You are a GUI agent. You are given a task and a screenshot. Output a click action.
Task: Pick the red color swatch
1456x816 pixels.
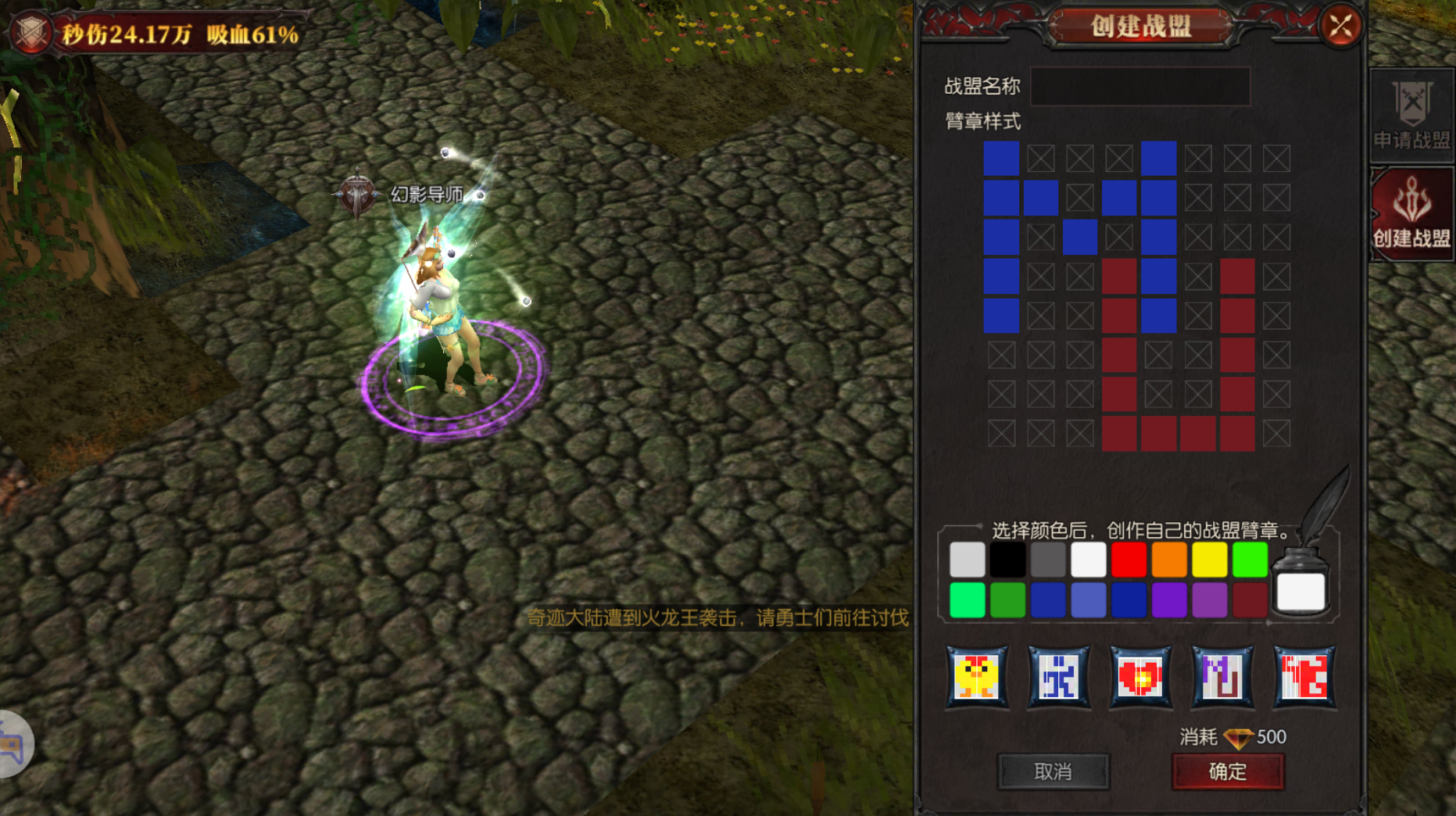1129,560
